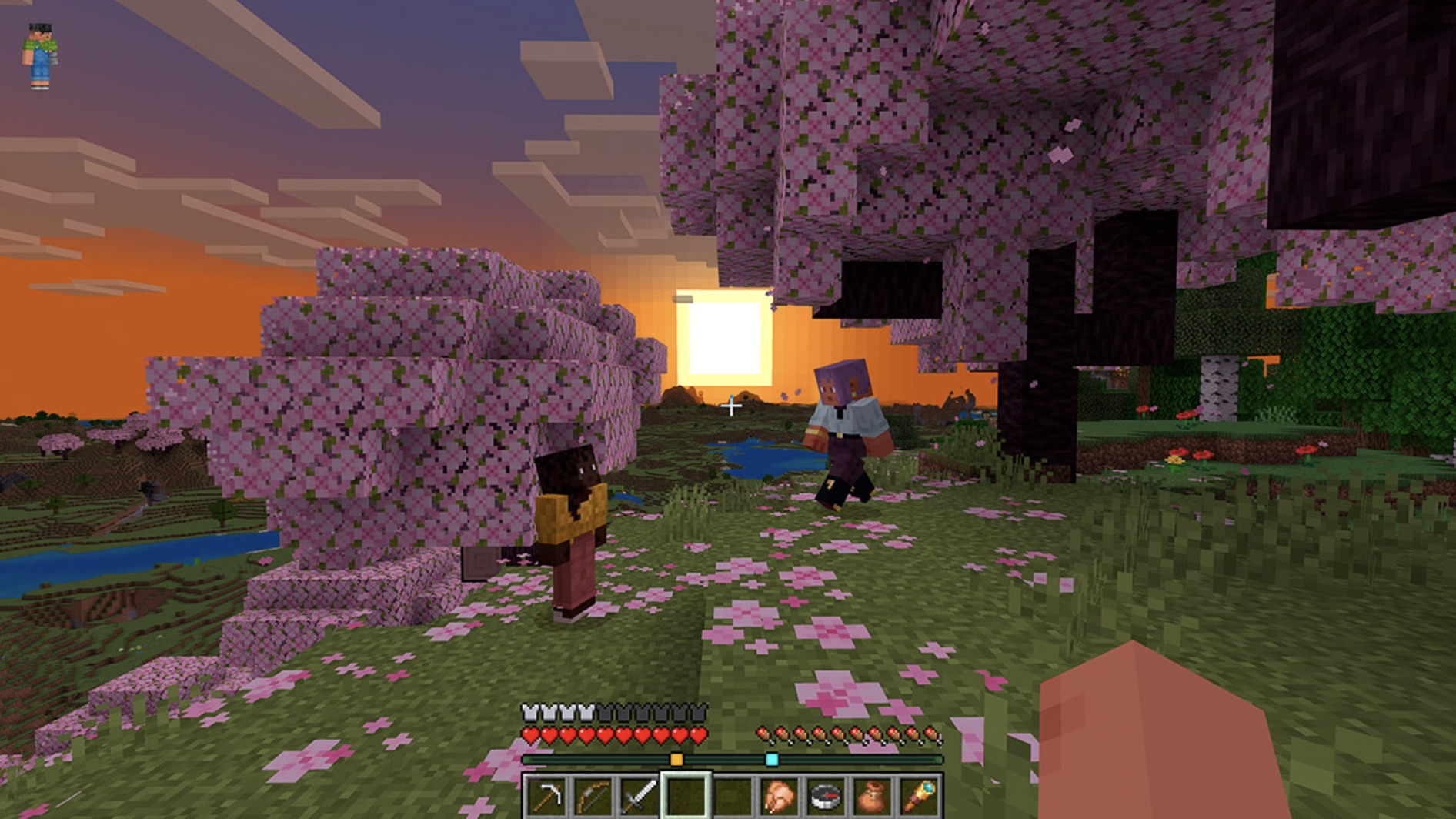
Task: Choose the spyglass in the hotbar
Action: [x=919, y=797]
